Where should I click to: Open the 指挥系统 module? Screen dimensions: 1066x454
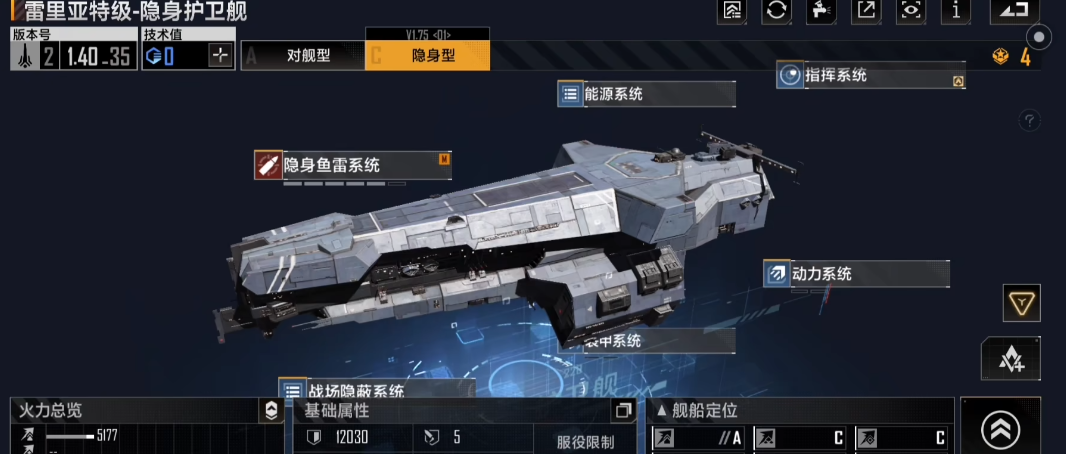click(x=870, y=76)
